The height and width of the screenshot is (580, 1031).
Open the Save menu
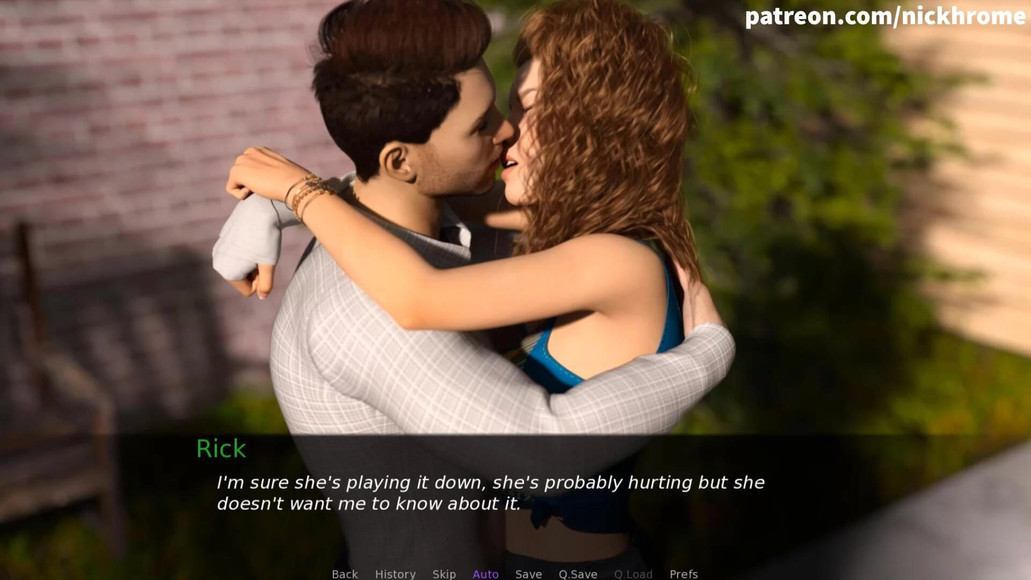click(528, 573)
